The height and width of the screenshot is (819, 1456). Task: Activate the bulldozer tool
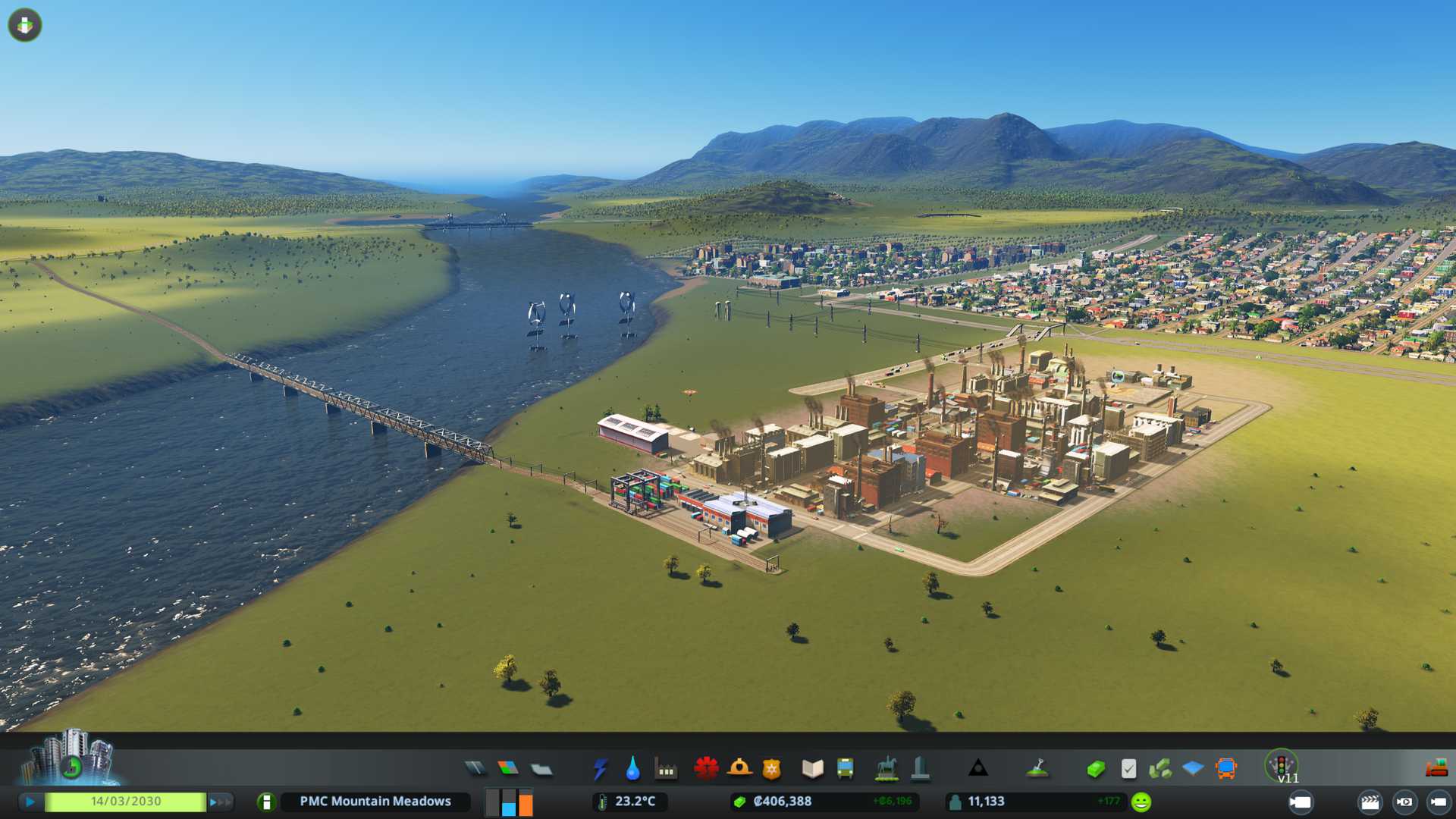[1436, 769]
